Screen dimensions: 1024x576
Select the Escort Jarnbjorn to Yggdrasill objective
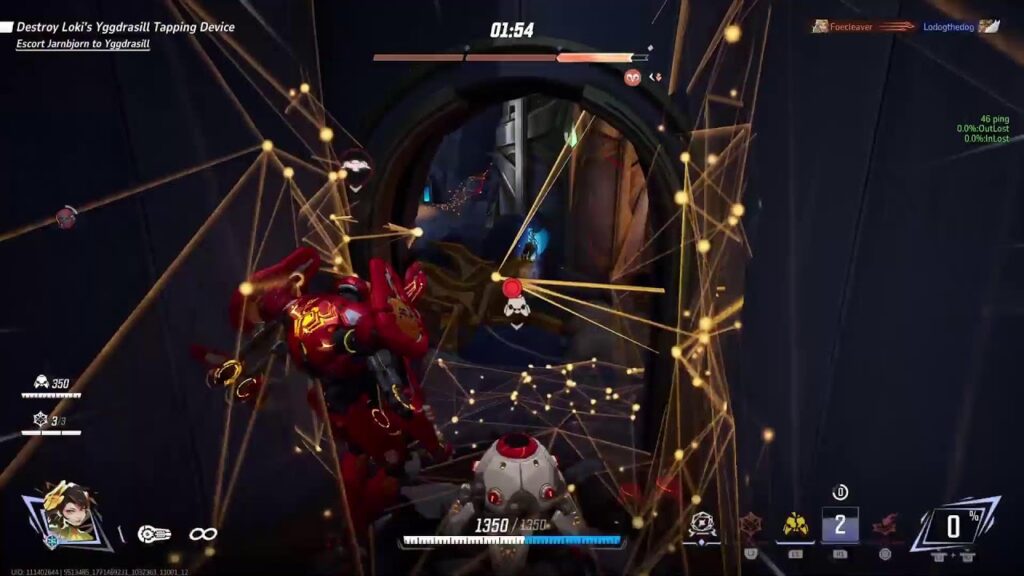(x=83, y=44)
